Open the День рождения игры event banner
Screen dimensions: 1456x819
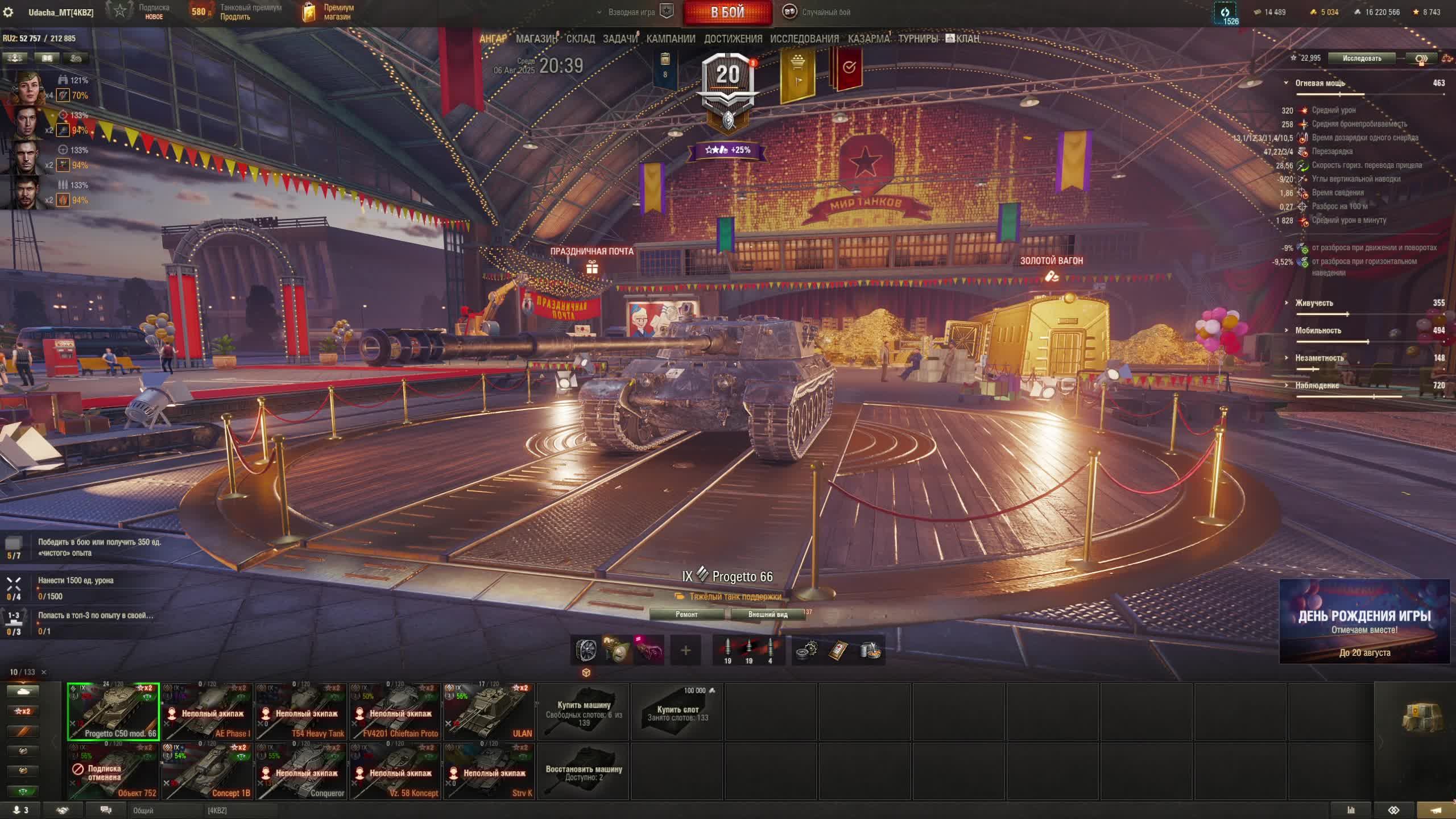[1364, 621]
